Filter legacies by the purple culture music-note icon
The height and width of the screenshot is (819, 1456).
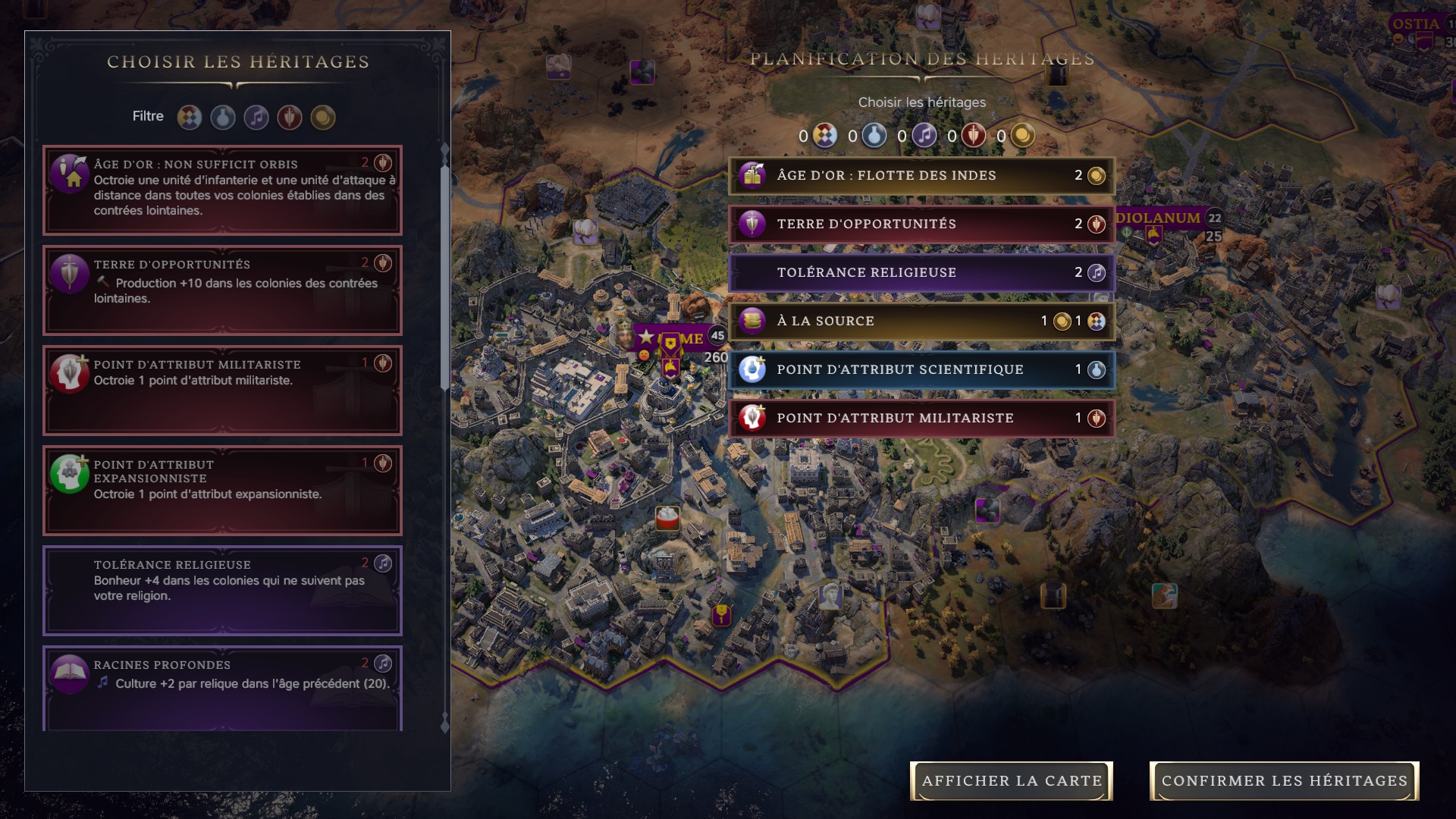256,117
